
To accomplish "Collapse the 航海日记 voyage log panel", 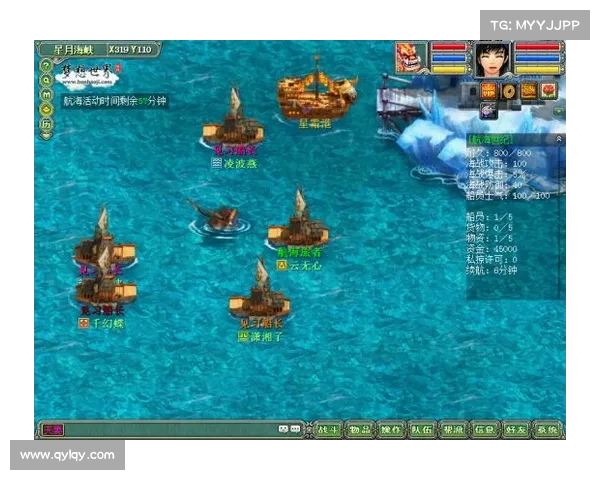I will coord(559,139).
